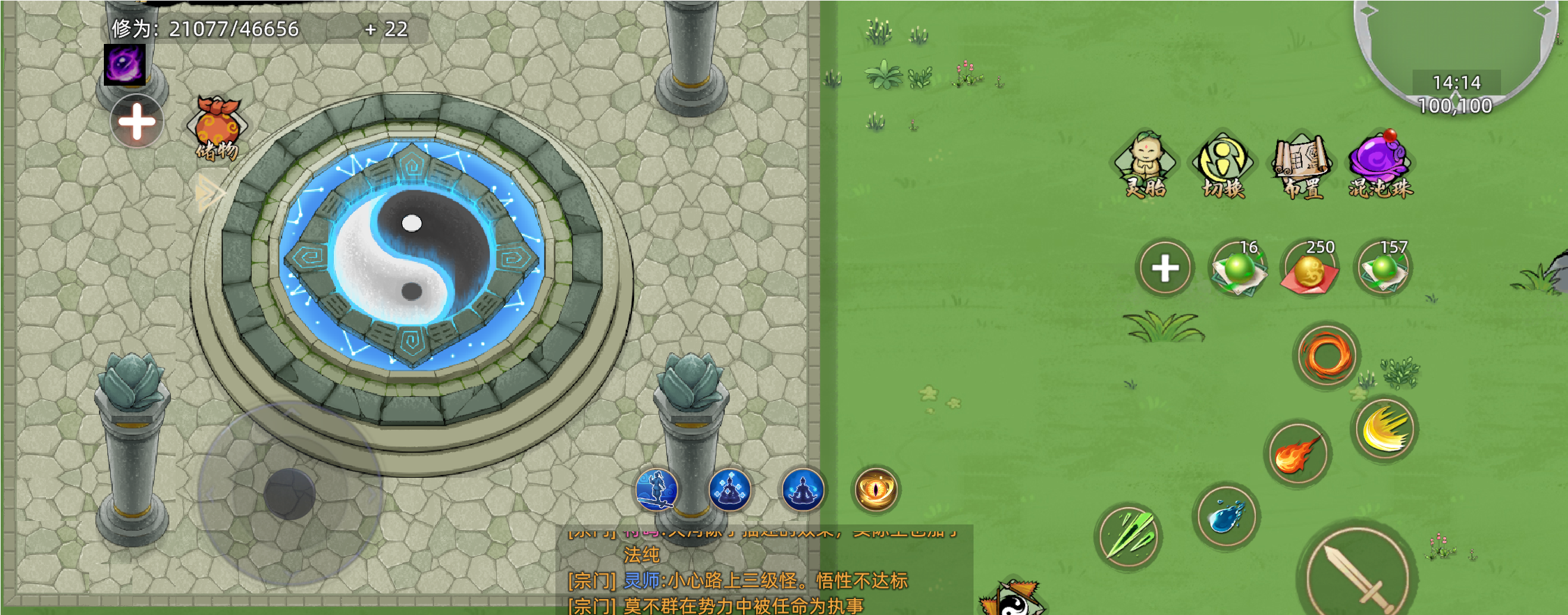Use the golden pill item showing 250
Viewport: 1568px width, 615px height.
click(x=1309, y=270)
